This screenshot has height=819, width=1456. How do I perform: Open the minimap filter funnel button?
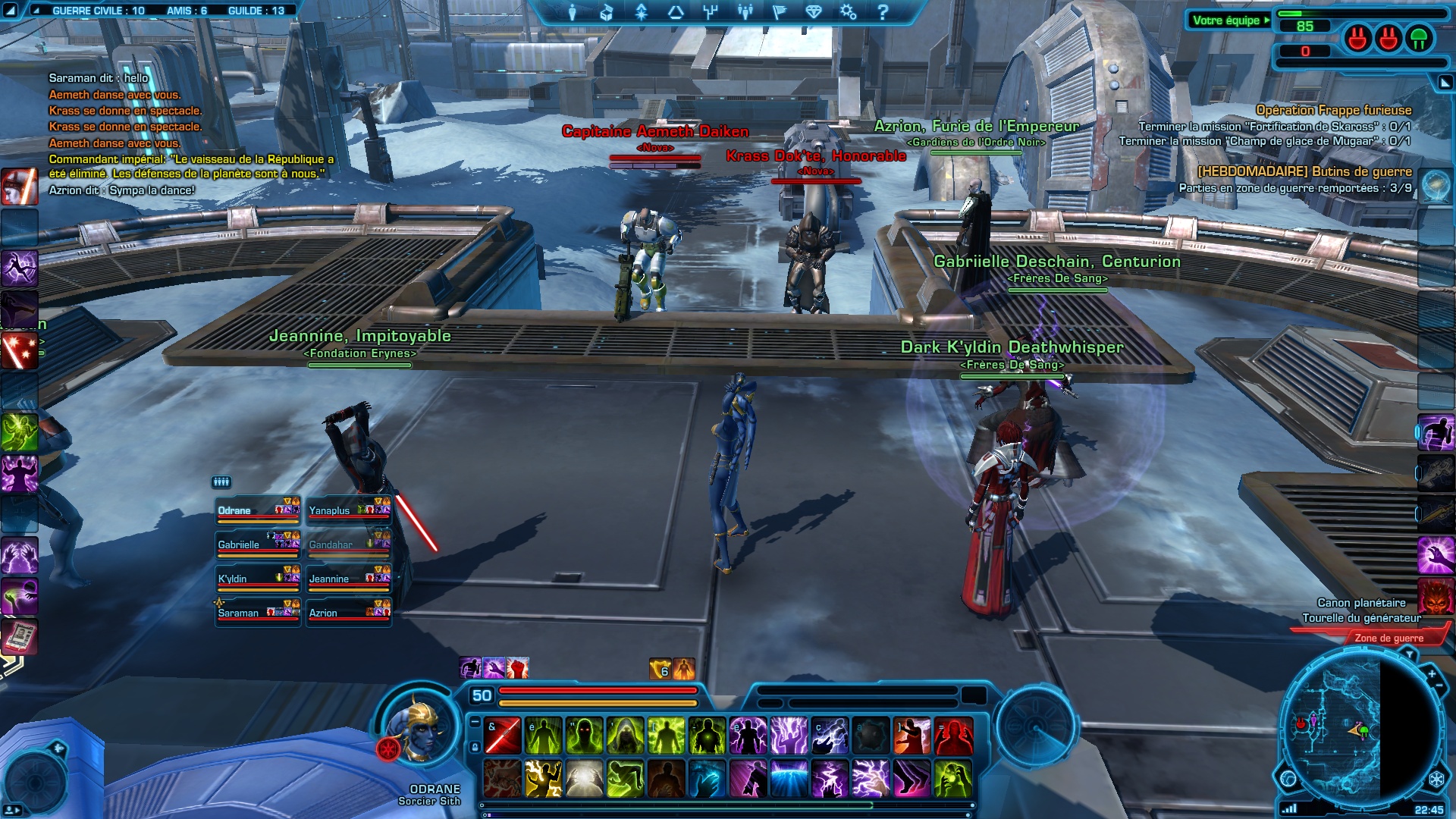1409,654
